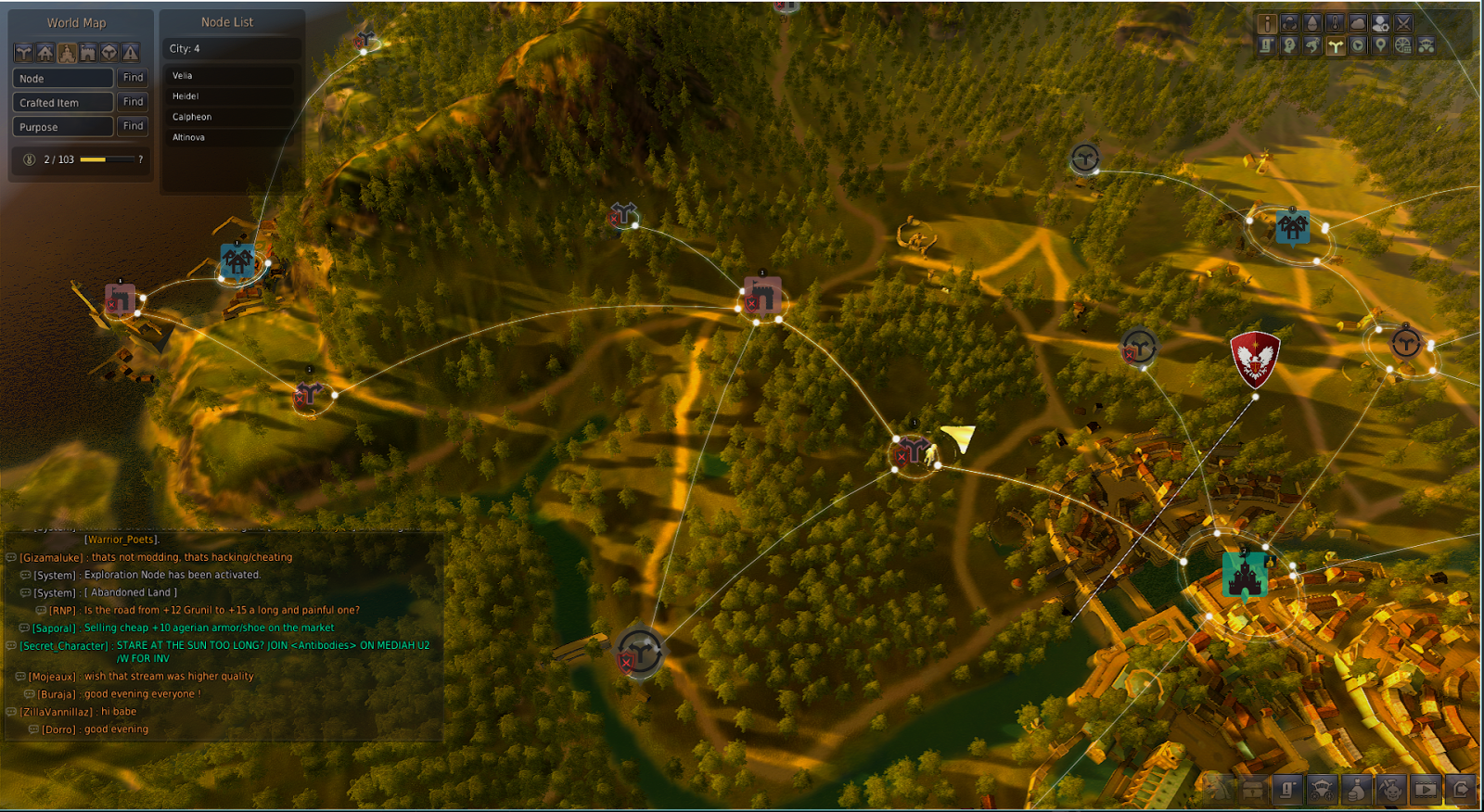The height and width of the screenshot is (812, 1484).
Task: Click the silver coin bag icon bottom toolbar
Action: 1354,790
